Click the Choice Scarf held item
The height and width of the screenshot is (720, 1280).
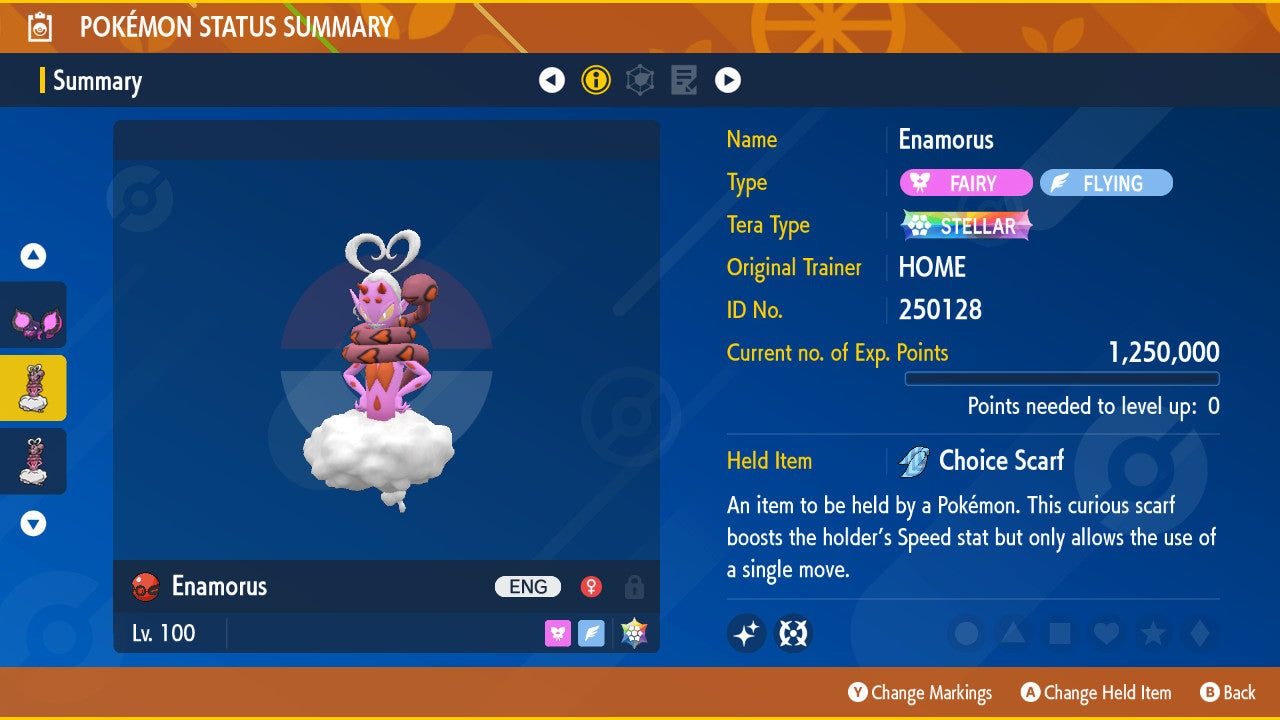point(1000,461)
